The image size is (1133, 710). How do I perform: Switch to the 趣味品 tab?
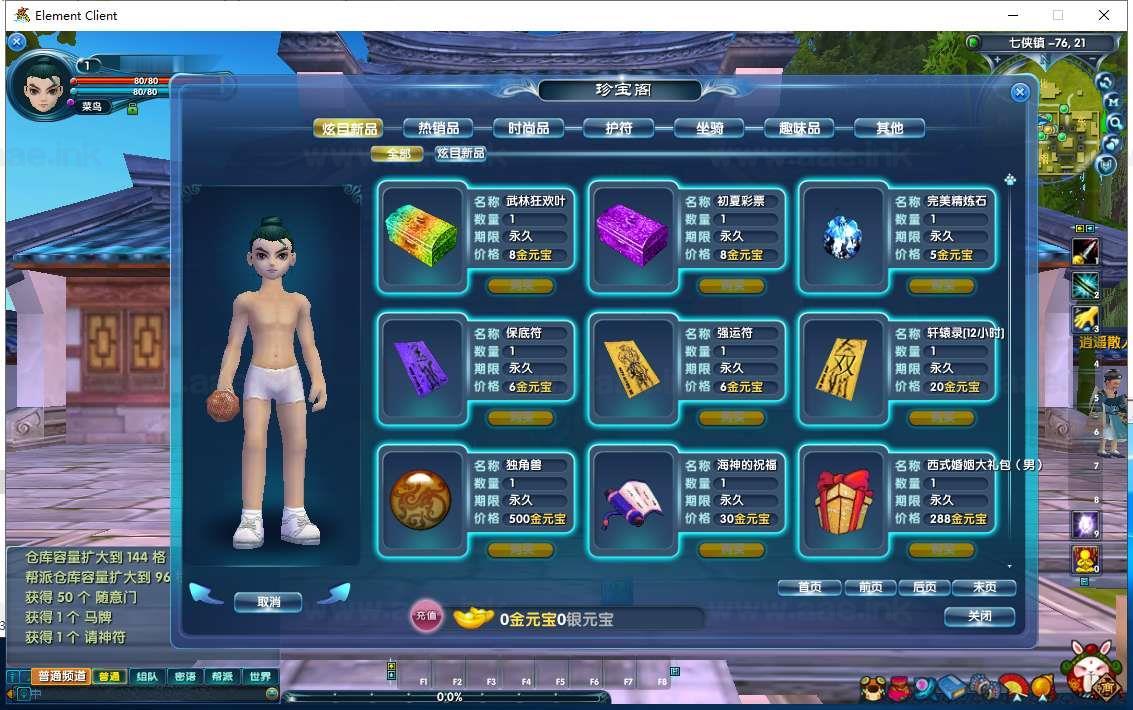point(798,128)
